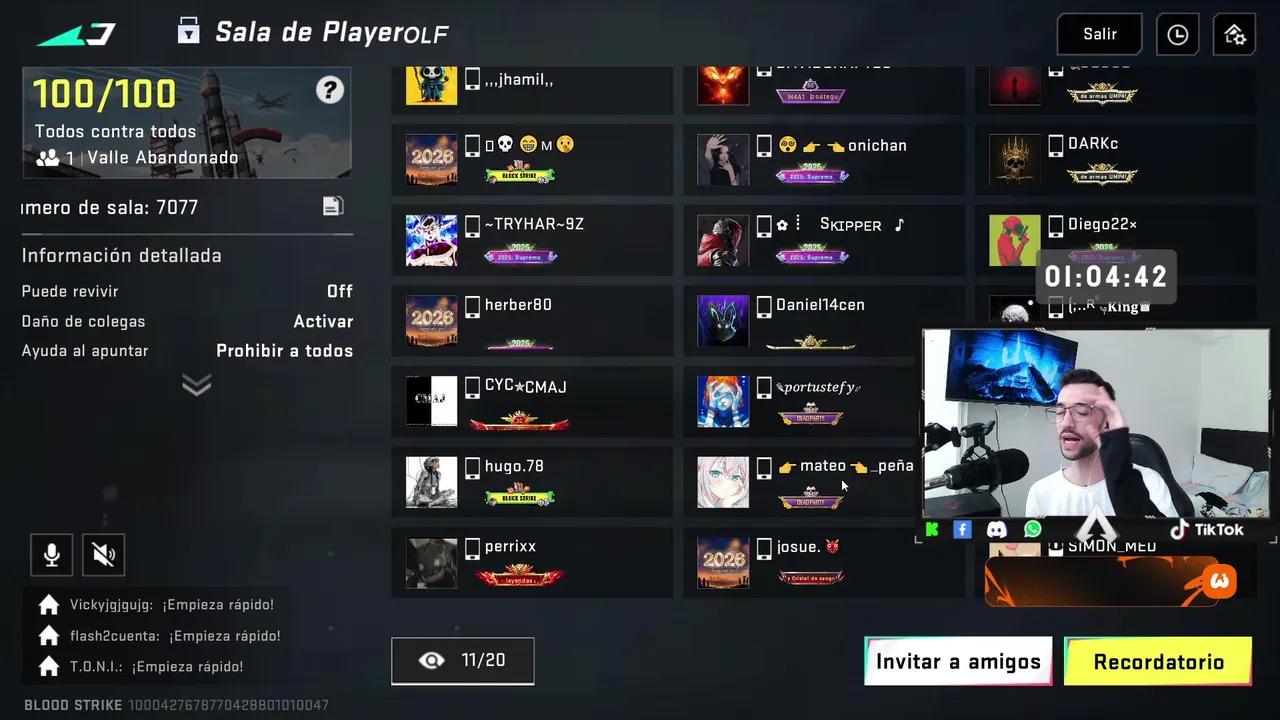The image size is (1280, 720).
Task: Click the Recordatorio button
Action: pos(1158,661)
